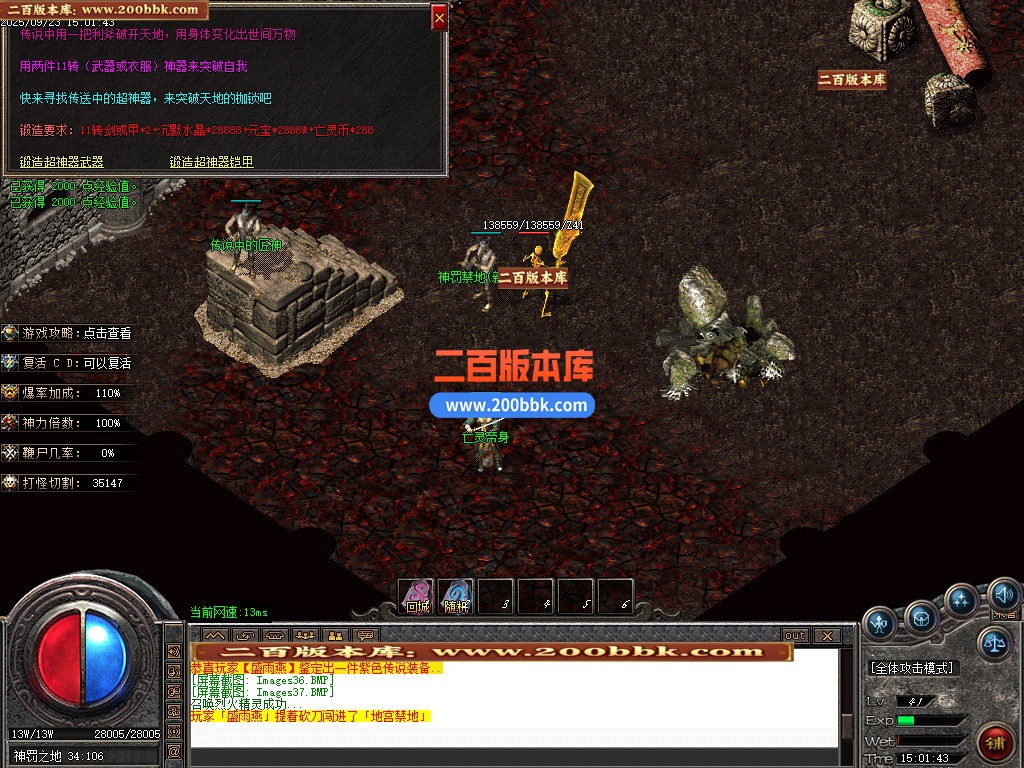Image resolution: width=1024 pixels, height=768 pixels.
Task: Open the bag from the chest icon
Action: click(x=921, y=617)
